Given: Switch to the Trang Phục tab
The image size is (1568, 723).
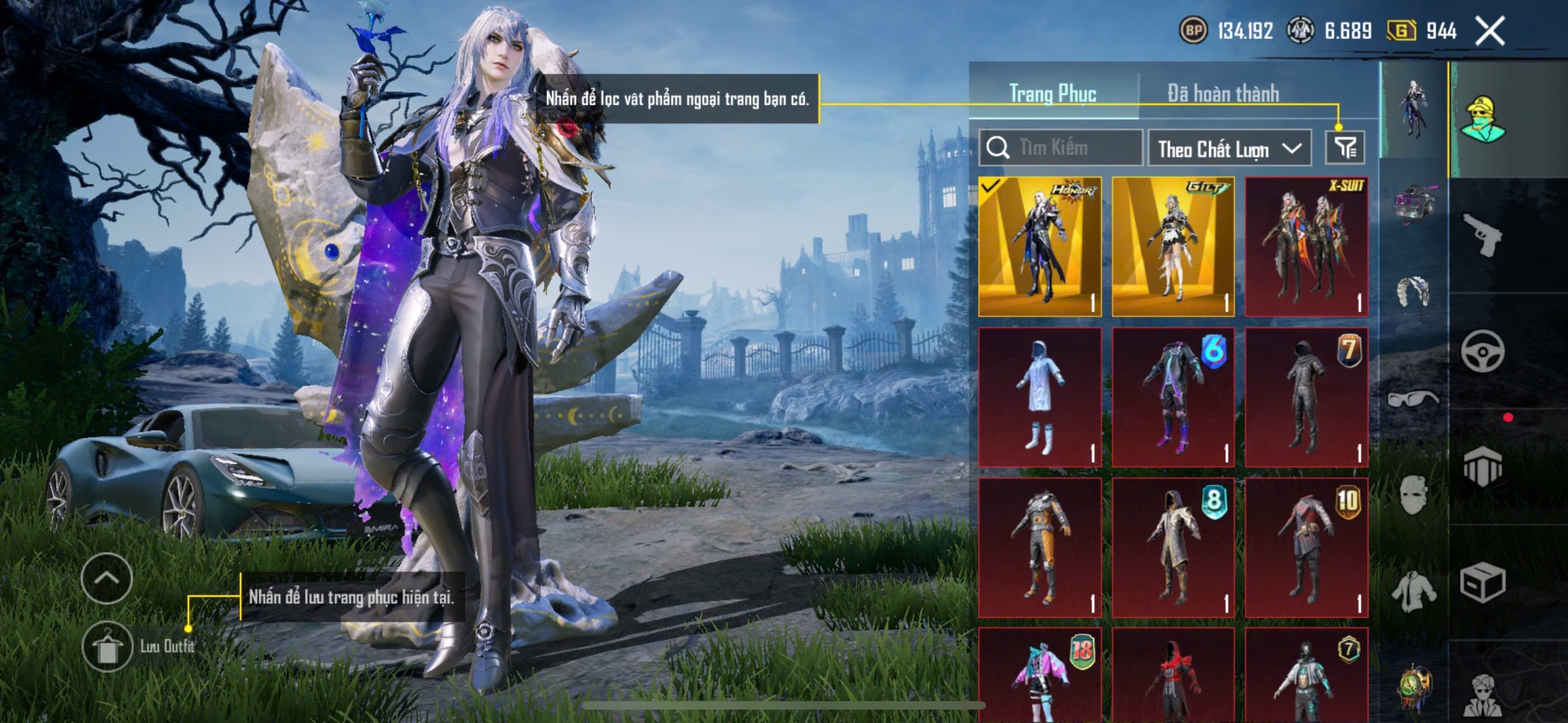Looking at the screenshot, I should point(1053,94).
